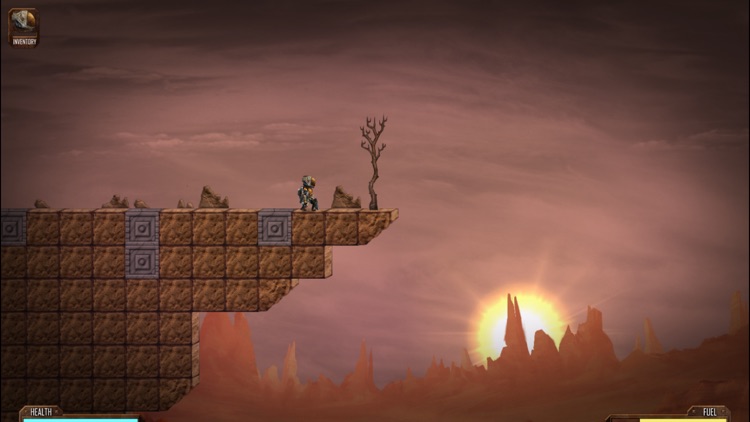Open the Inventory
This screenshot has width=750, height=422.
coord(23,27)
